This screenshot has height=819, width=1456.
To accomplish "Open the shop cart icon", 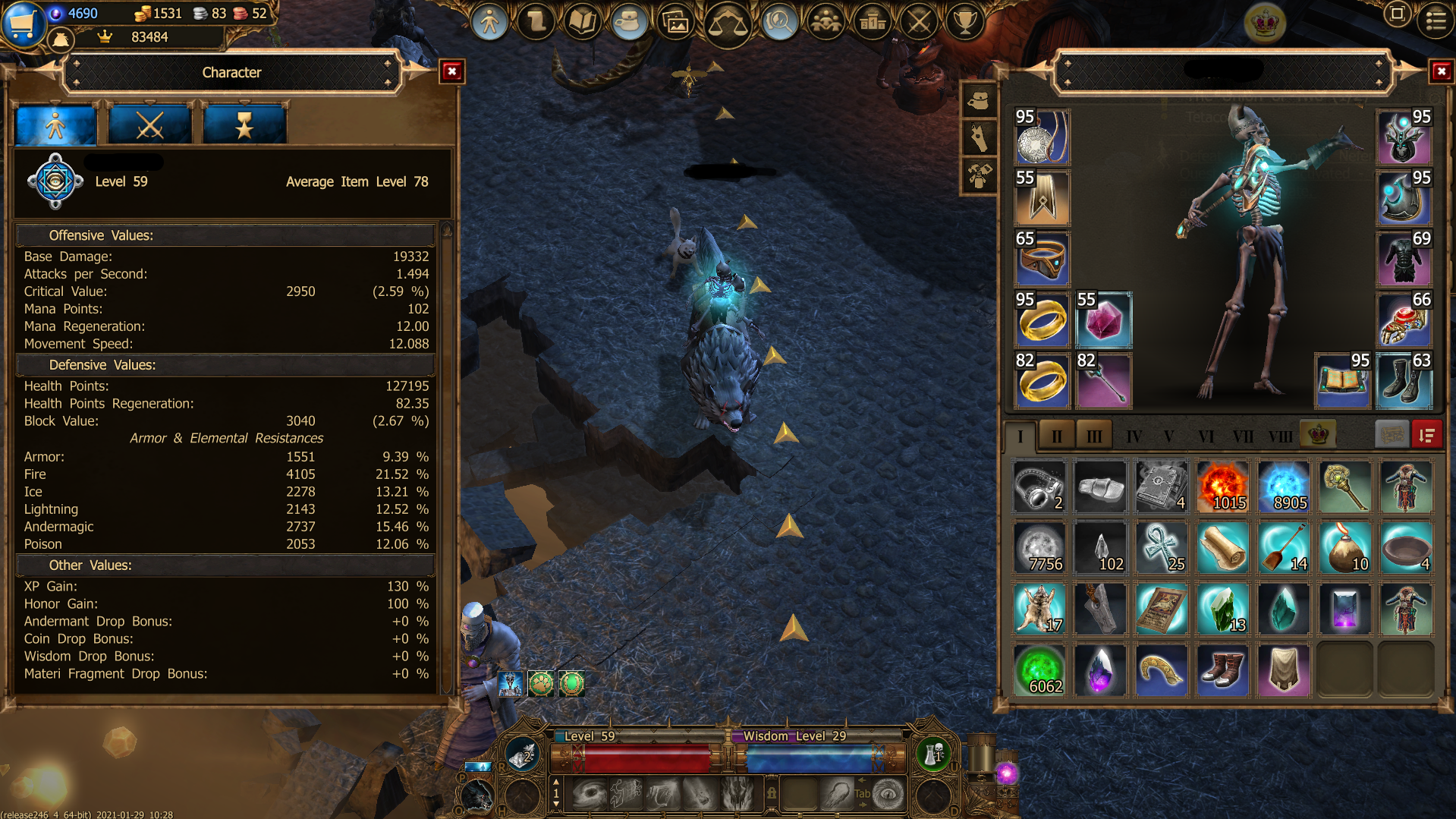I will [21, 23].
